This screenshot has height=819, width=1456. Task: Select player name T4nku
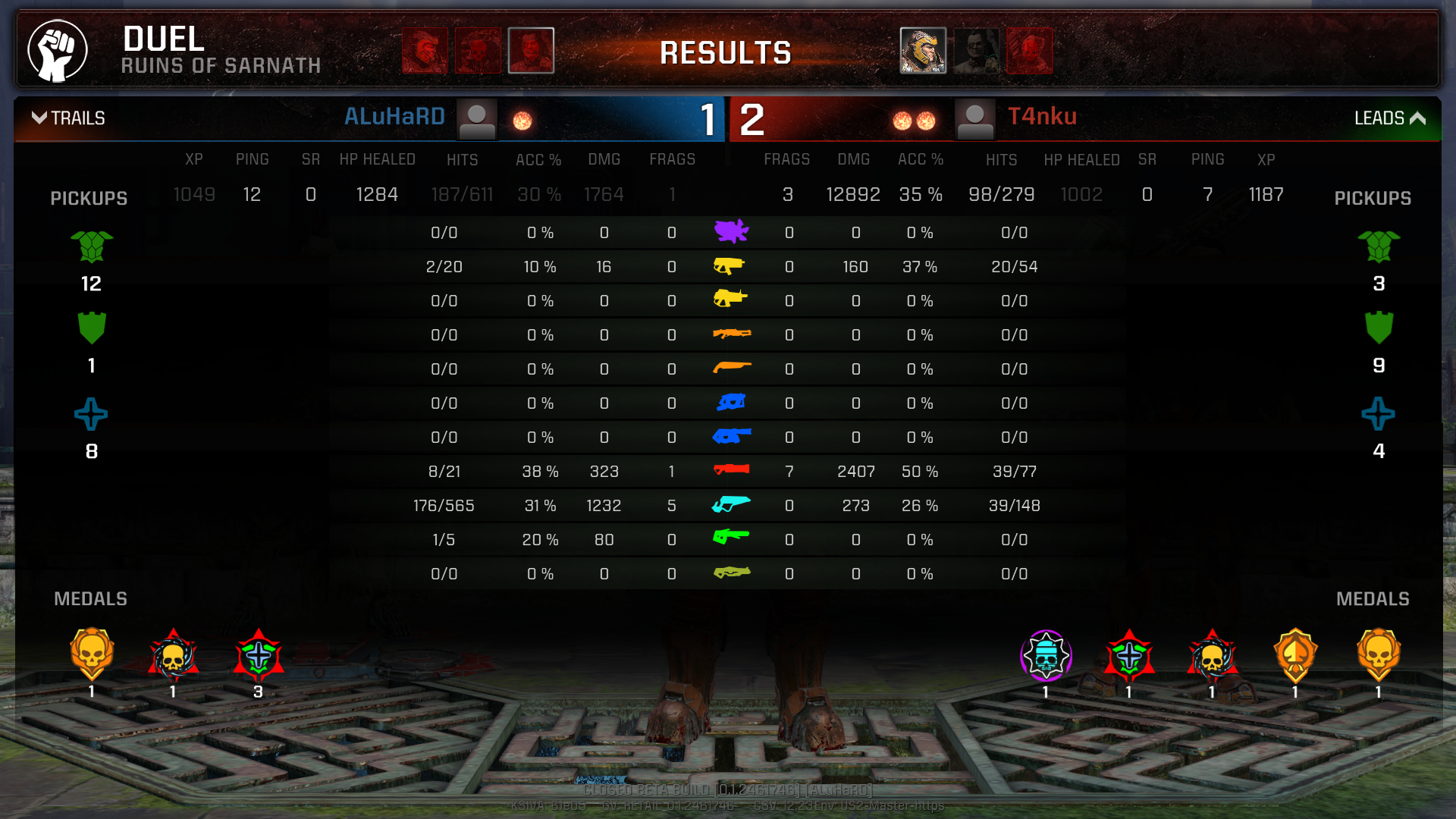point(1042,117)
